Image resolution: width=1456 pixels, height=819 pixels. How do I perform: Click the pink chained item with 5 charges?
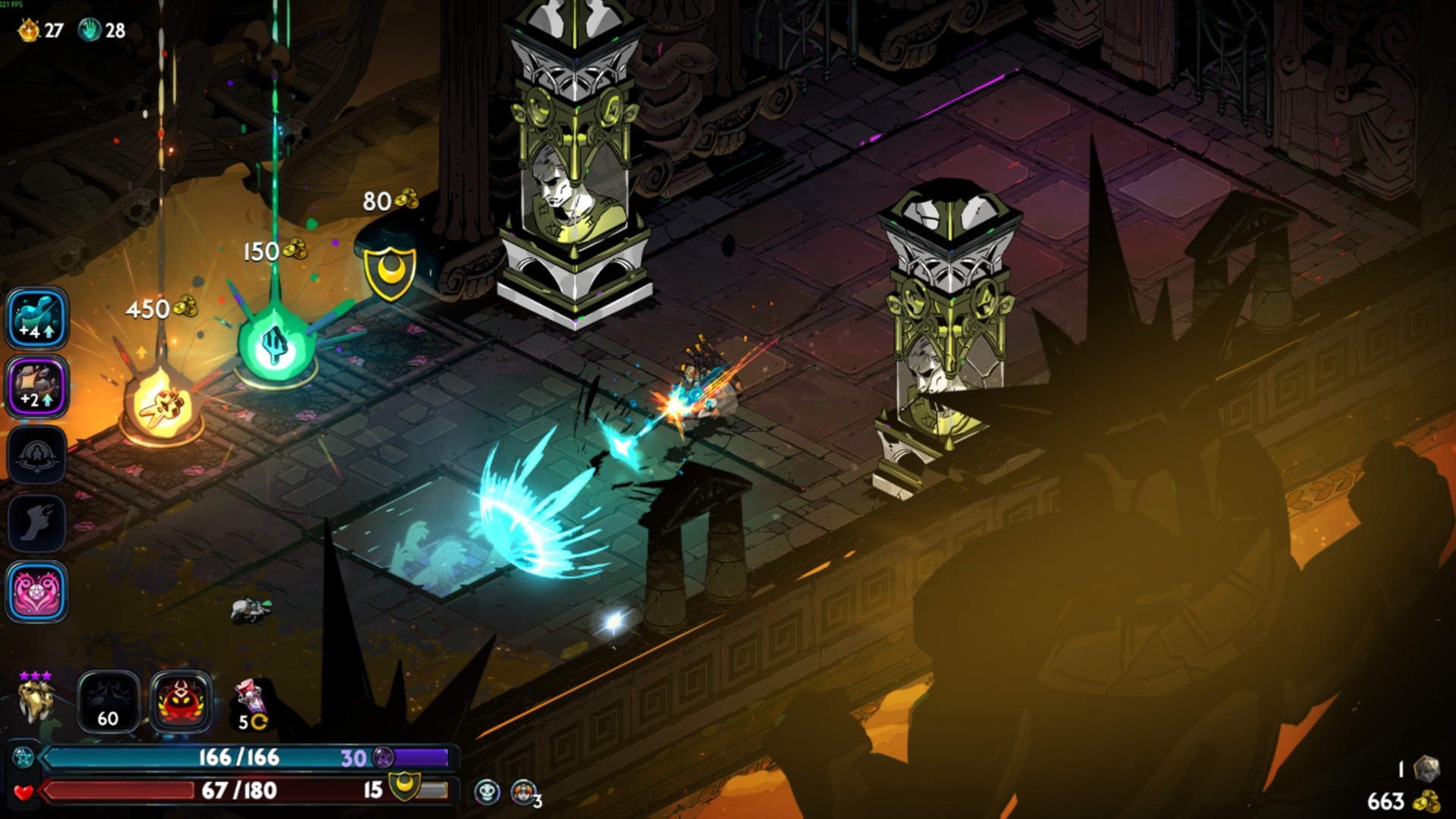[x=250, y=702]
